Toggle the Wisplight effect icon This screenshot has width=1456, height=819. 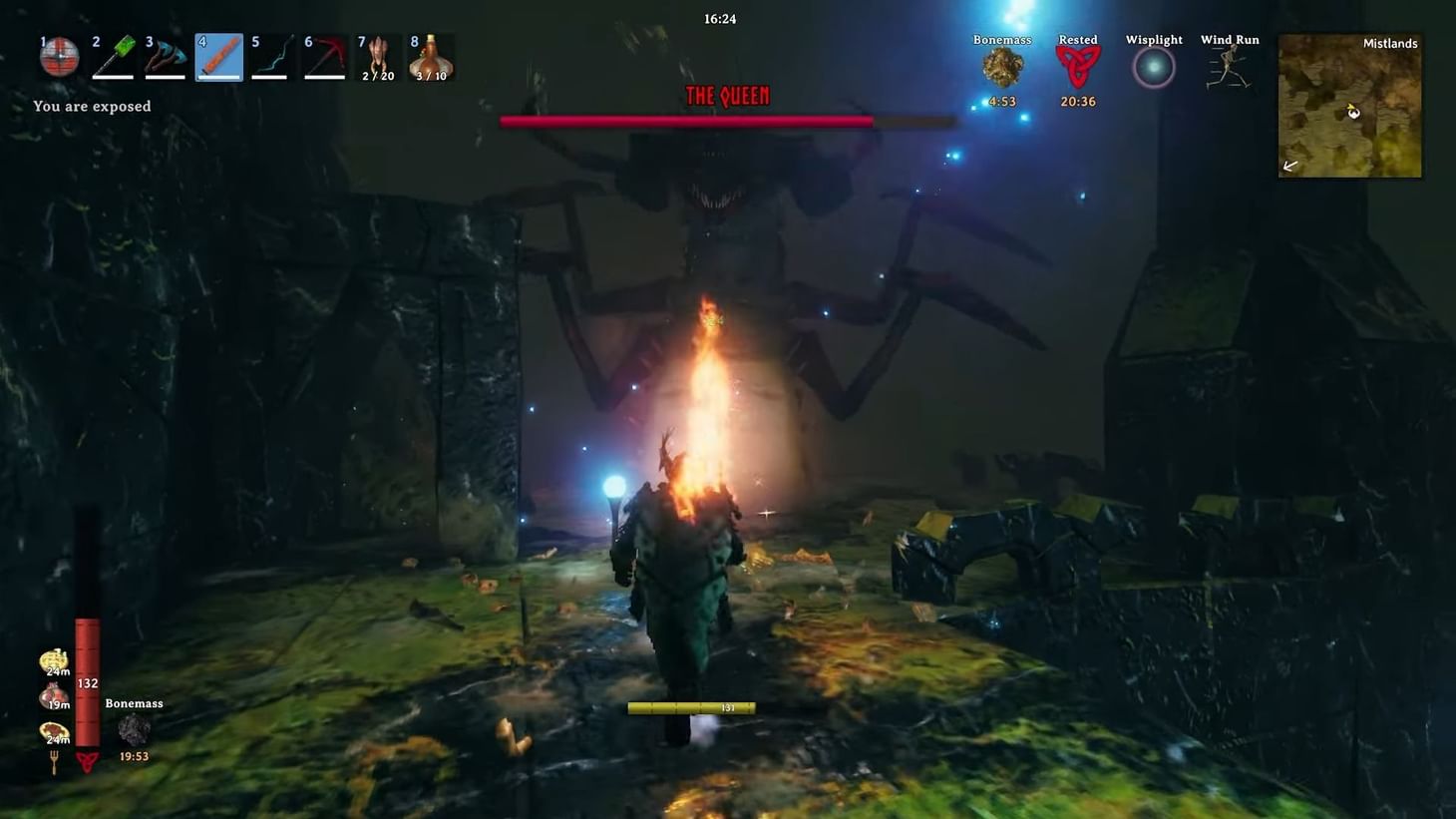coord(1153,67)
